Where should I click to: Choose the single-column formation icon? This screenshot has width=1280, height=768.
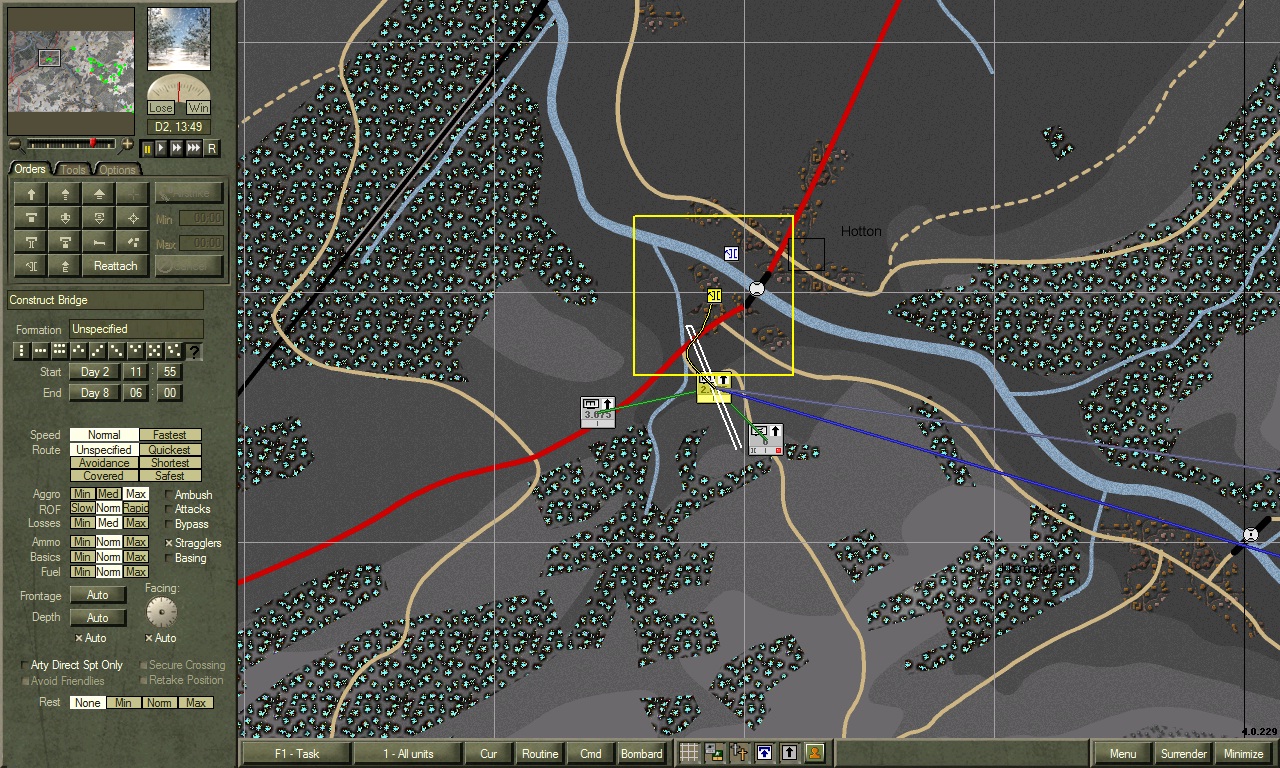click(x=22, y=351)
